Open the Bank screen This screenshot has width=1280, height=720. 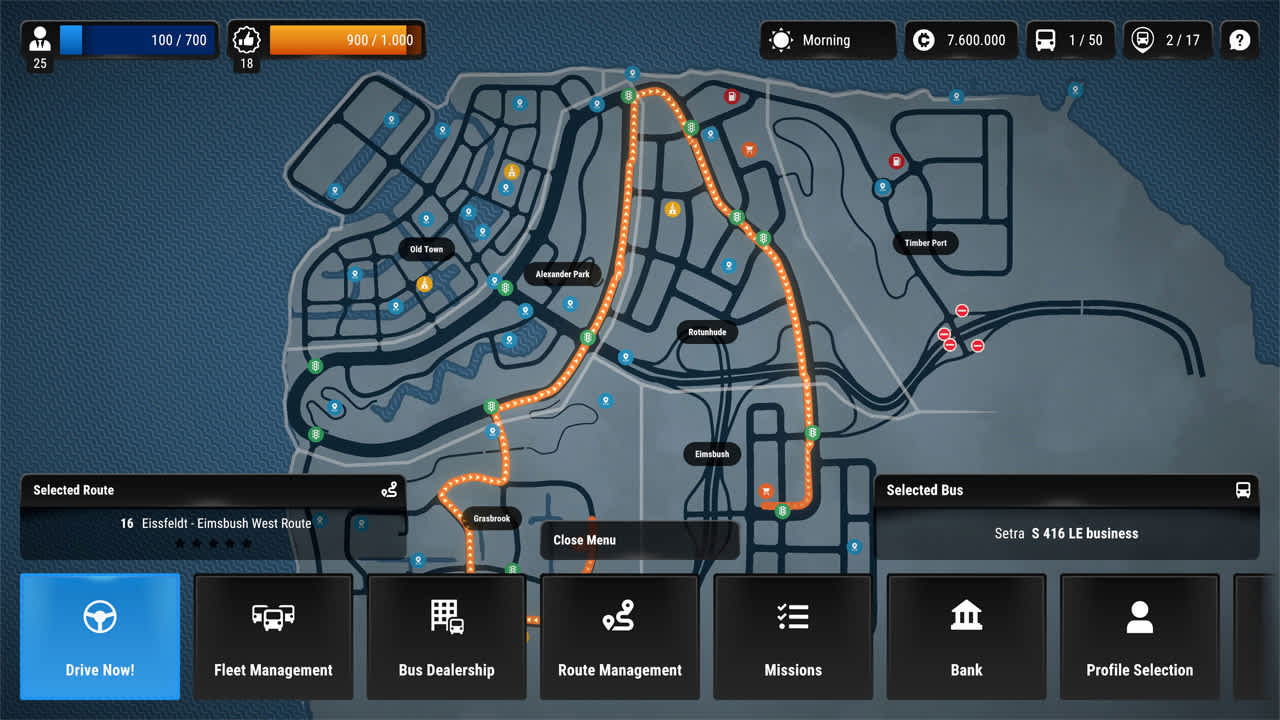click(x=966, y=636)
